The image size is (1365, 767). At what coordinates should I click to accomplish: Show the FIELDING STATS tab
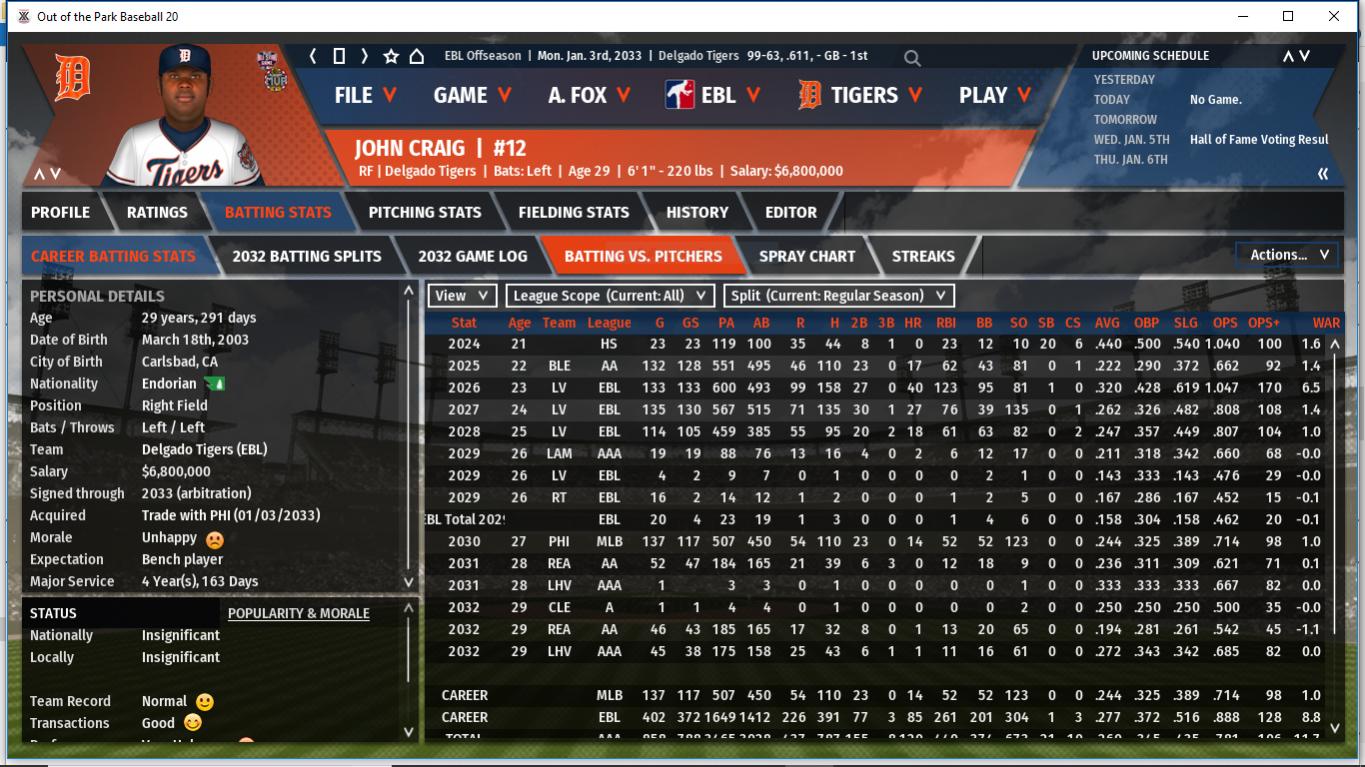(x=573, y=212)
